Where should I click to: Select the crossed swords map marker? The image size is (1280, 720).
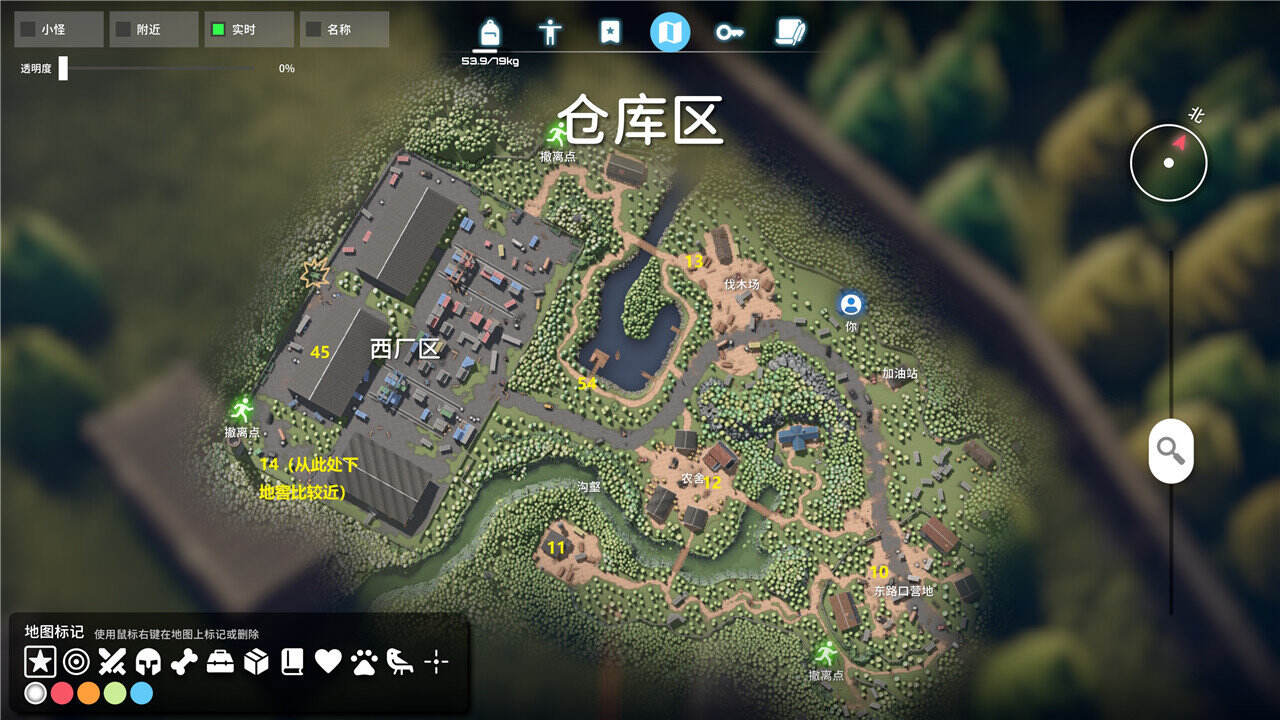[x=112, y=661]
